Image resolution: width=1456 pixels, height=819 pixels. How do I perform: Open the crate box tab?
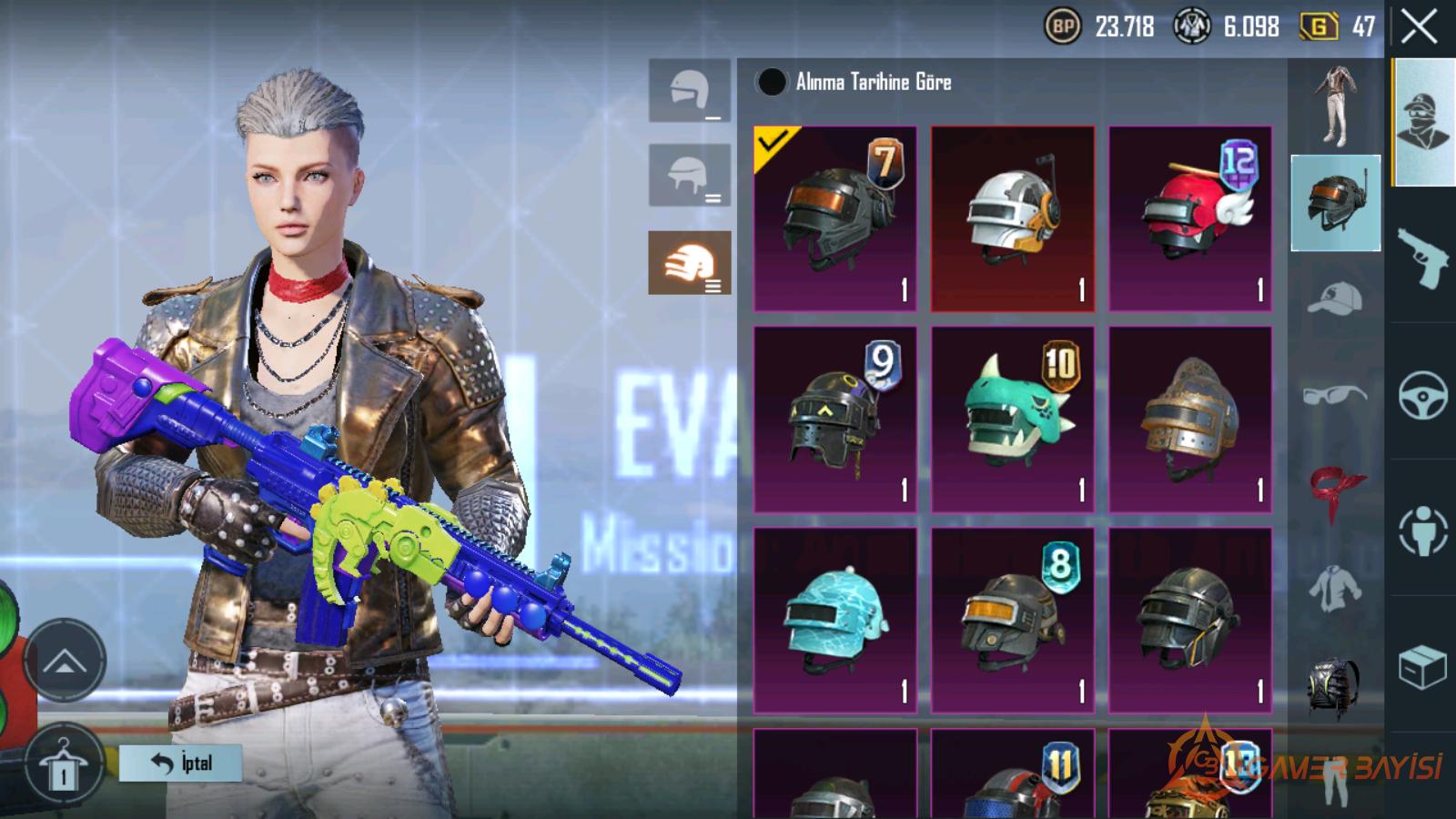[x=1422, y=667]
